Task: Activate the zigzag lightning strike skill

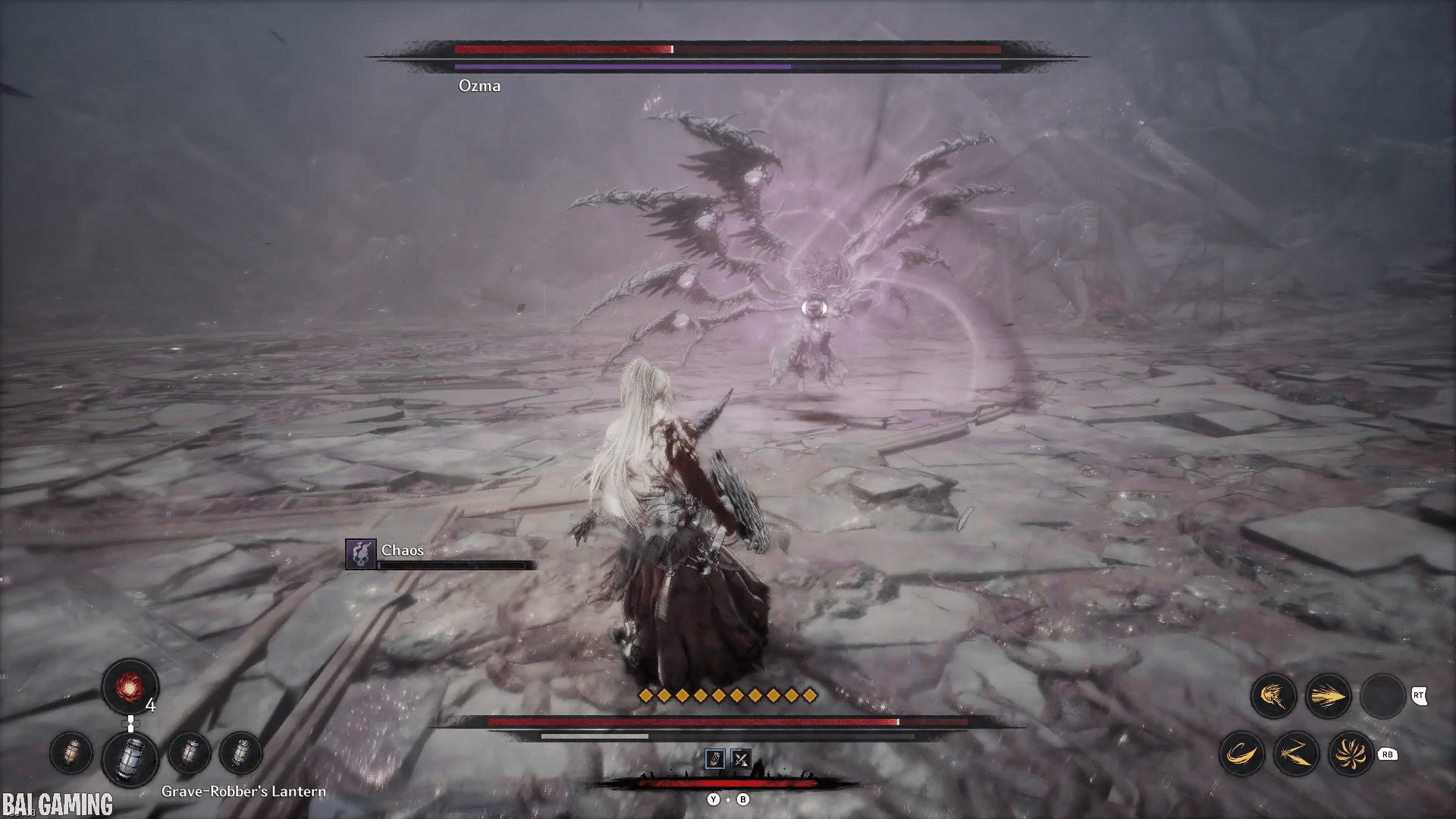Action: pos(1296,754)
